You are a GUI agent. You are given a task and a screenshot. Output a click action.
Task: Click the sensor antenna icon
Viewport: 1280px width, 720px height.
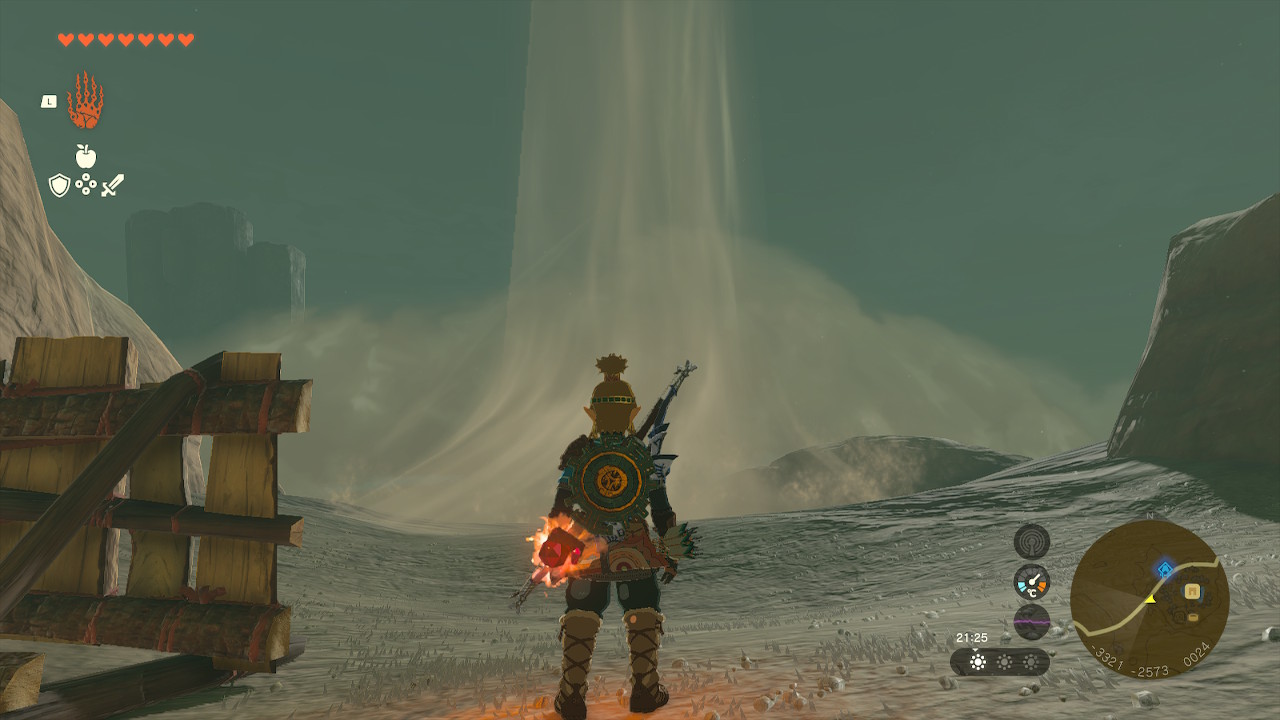tap(1031, 542)
